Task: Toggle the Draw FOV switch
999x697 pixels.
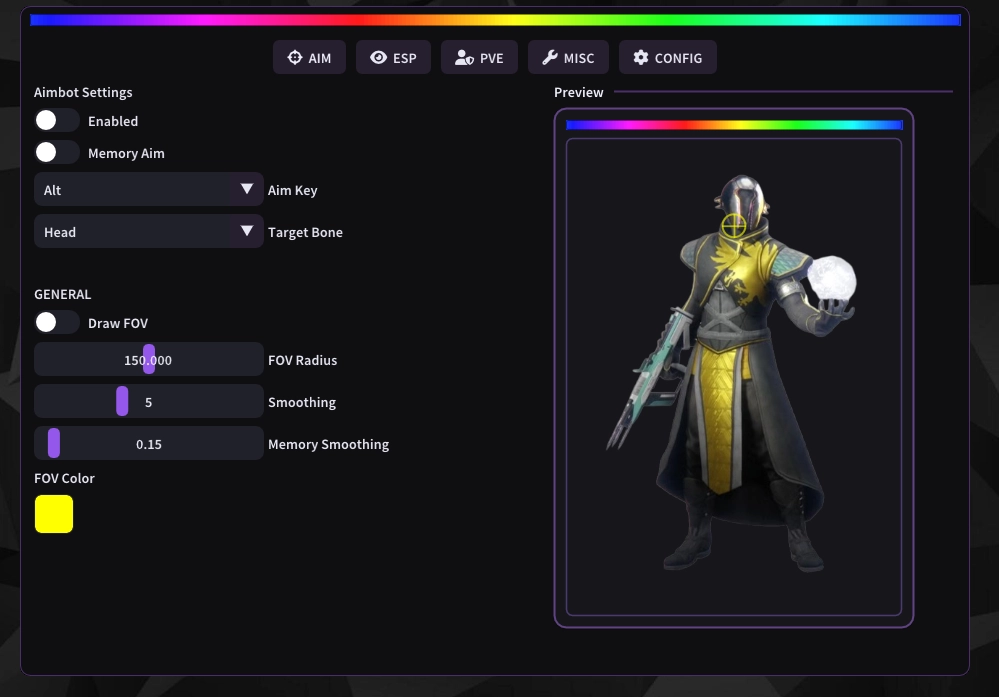Action: 57,323
